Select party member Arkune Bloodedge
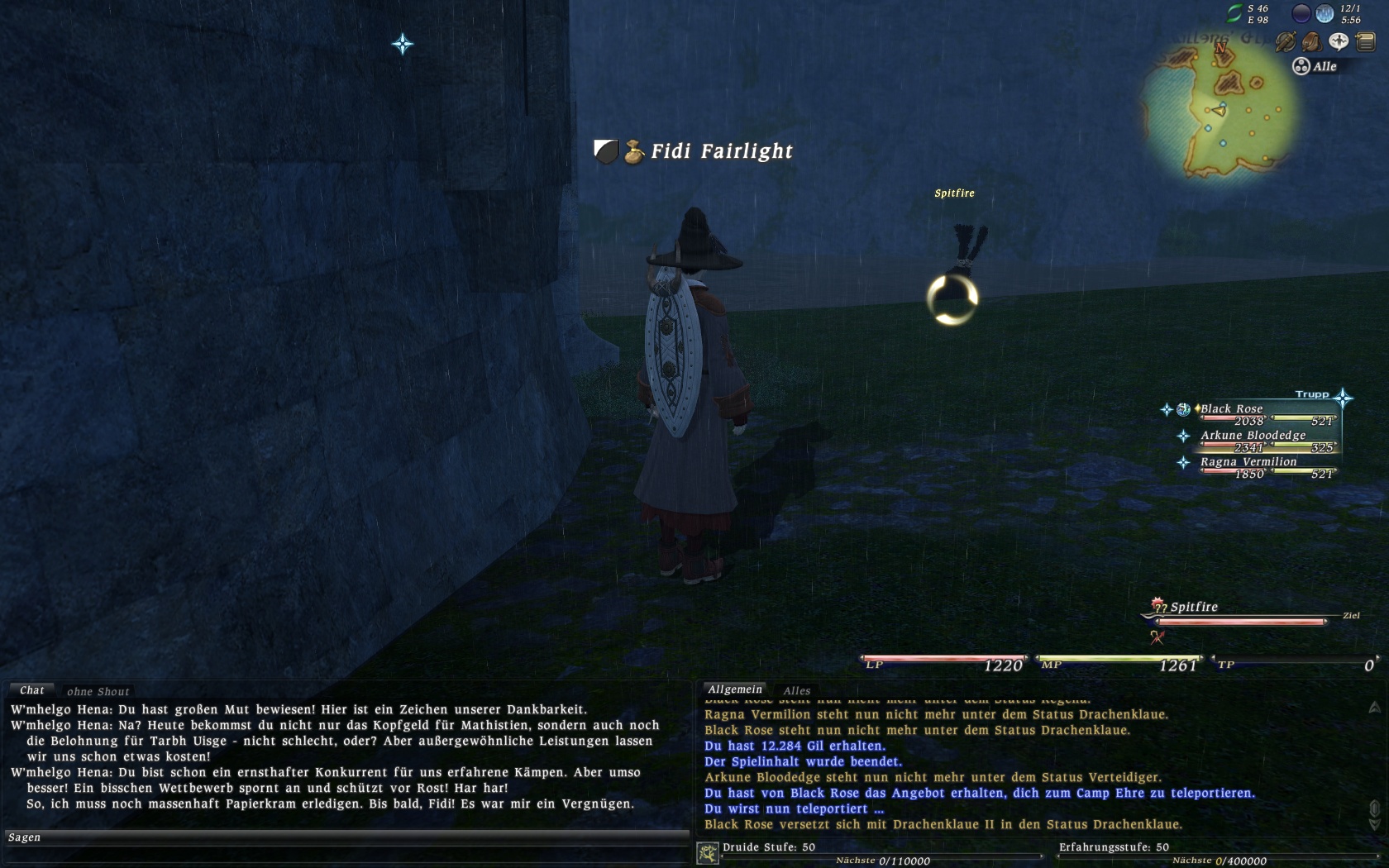The width and height of the screenshot is (1389, 868). click(1253, 436)
